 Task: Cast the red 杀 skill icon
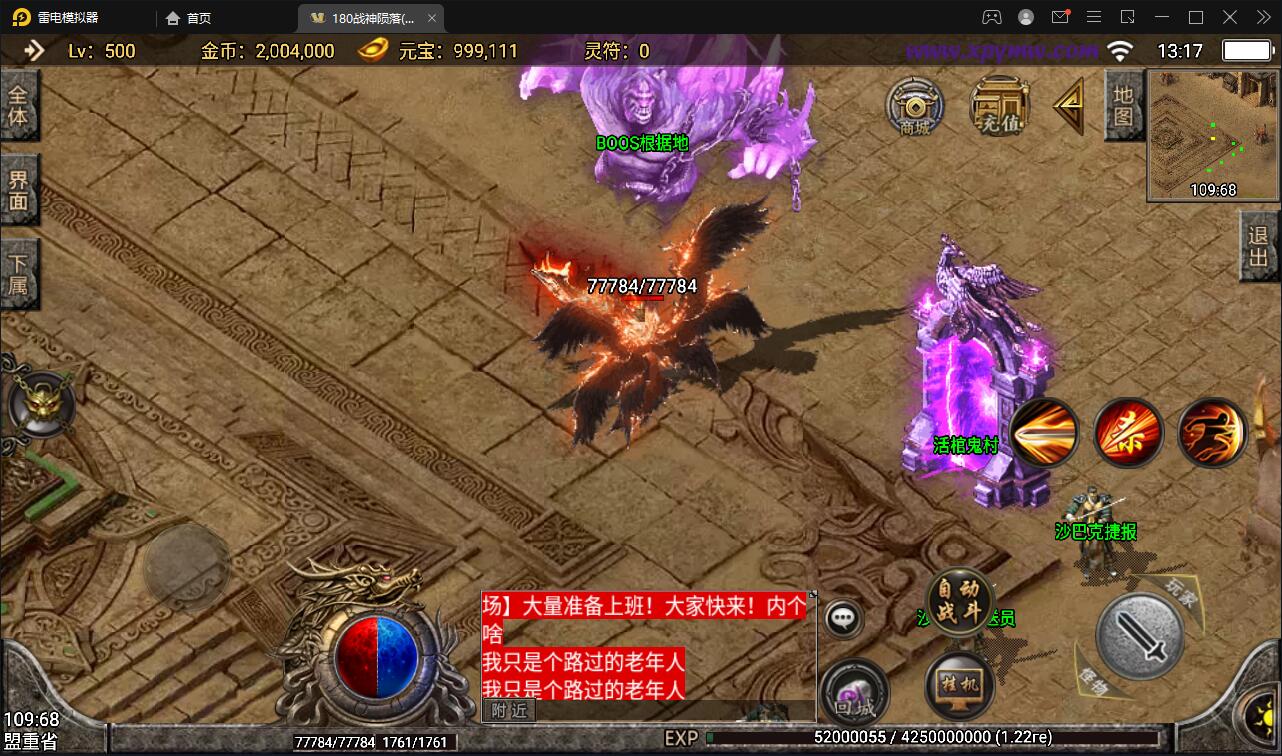1128,432
